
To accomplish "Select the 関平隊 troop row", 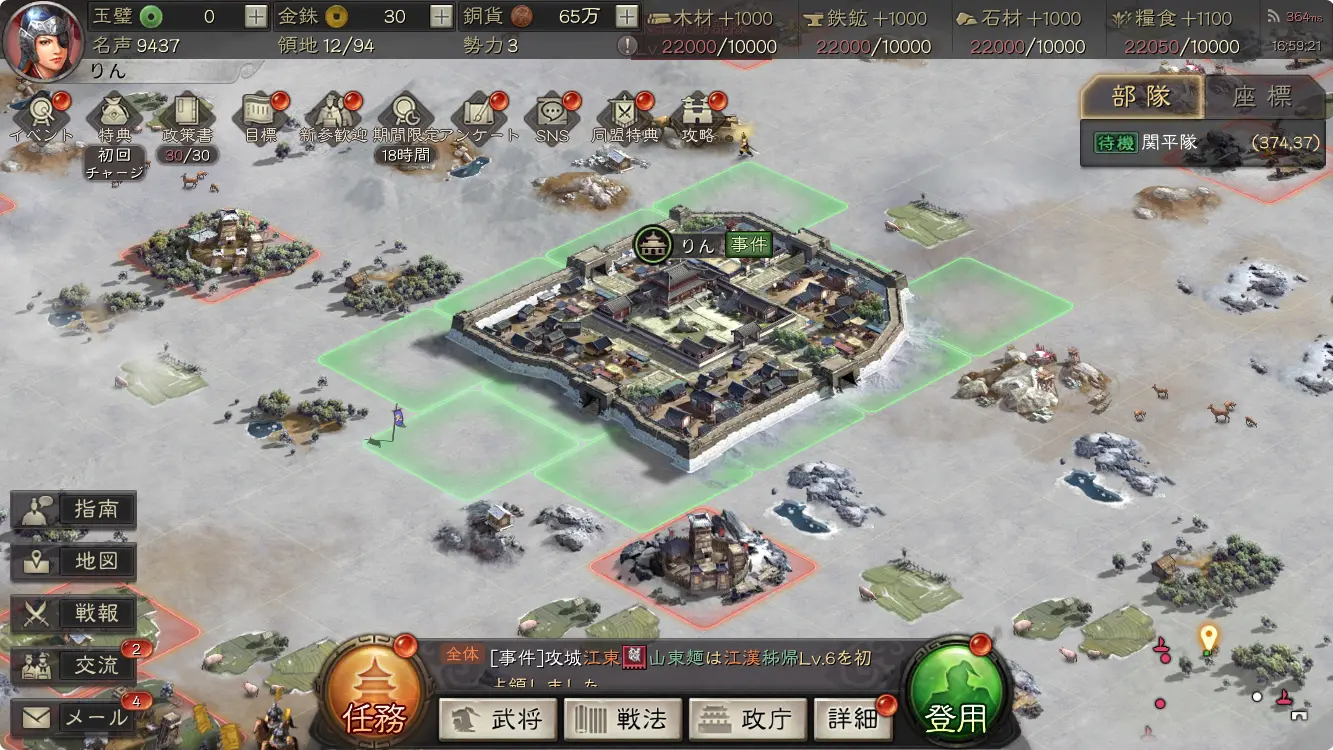I will [1205, 143].
